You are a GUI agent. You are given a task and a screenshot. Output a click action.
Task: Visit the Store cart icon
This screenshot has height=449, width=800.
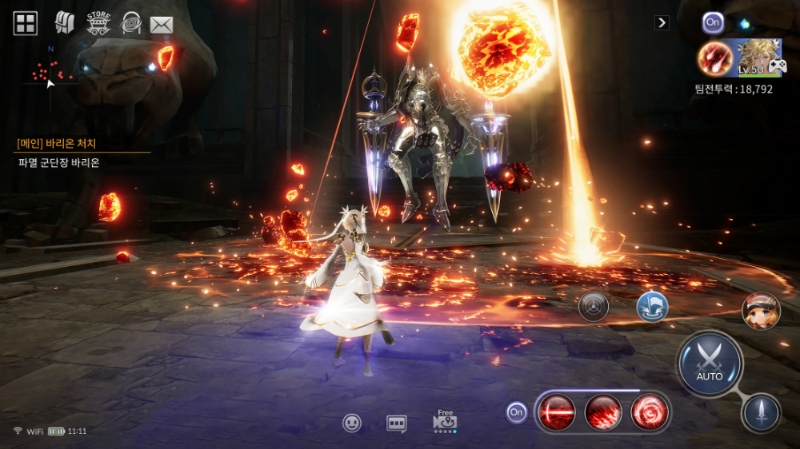click(x=97, y=23)
